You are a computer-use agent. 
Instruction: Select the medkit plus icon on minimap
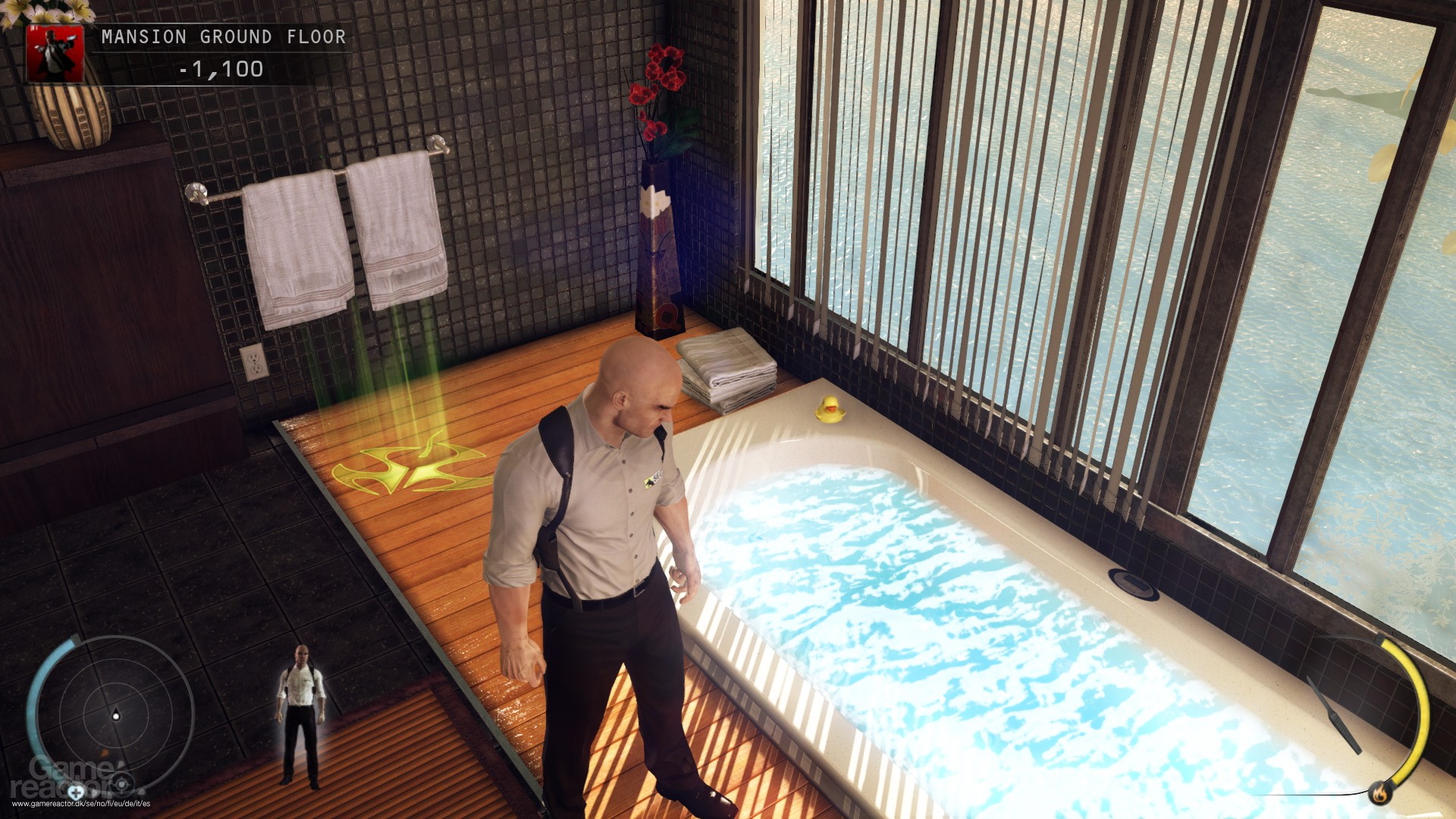coord(77,792)
